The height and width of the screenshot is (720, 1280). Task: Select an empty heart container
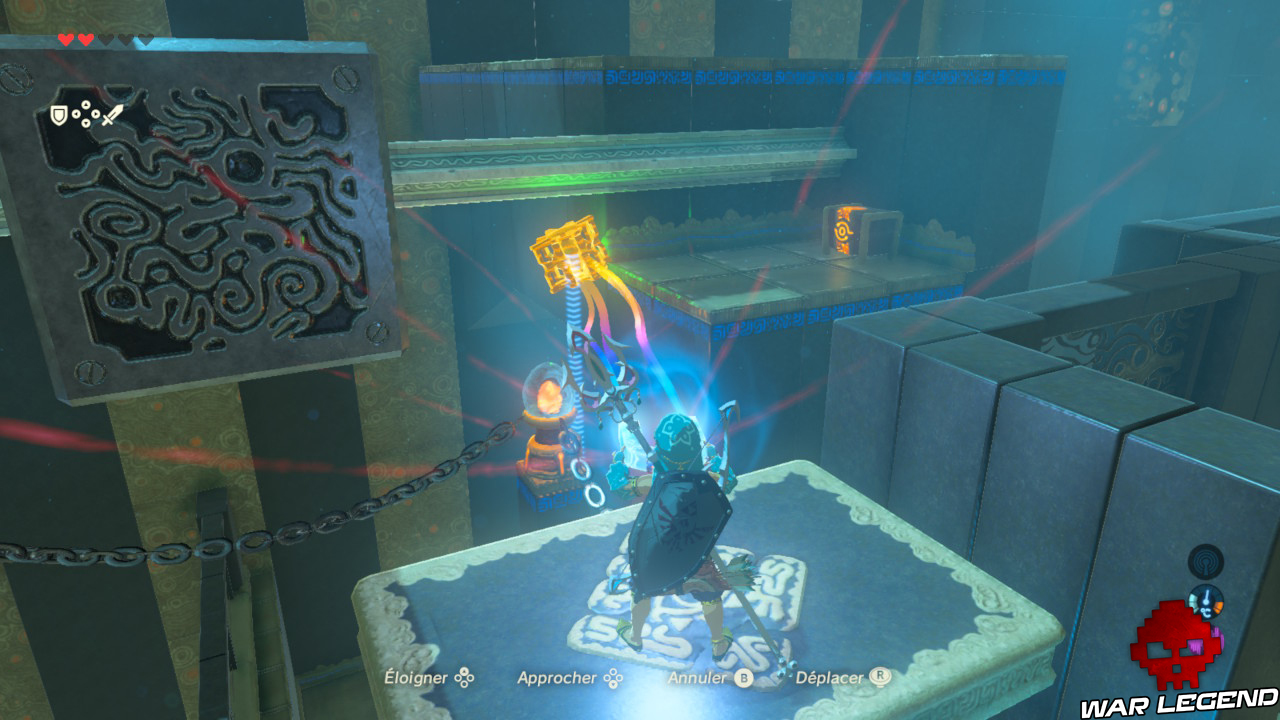pyautogui.click(x=106, y=39)
